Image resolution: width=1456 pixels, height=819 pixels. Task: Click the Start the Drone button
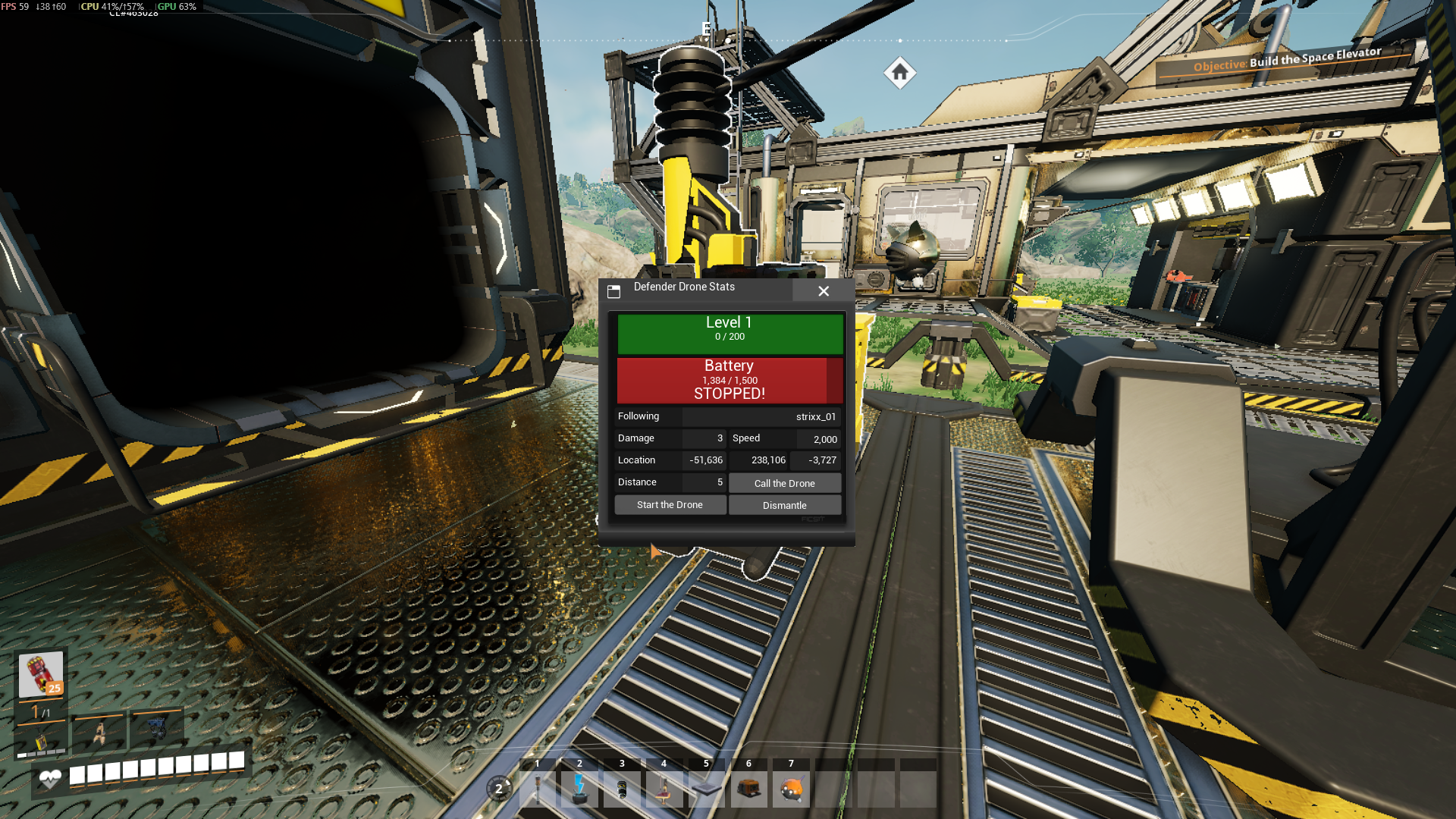click(670, 505)
